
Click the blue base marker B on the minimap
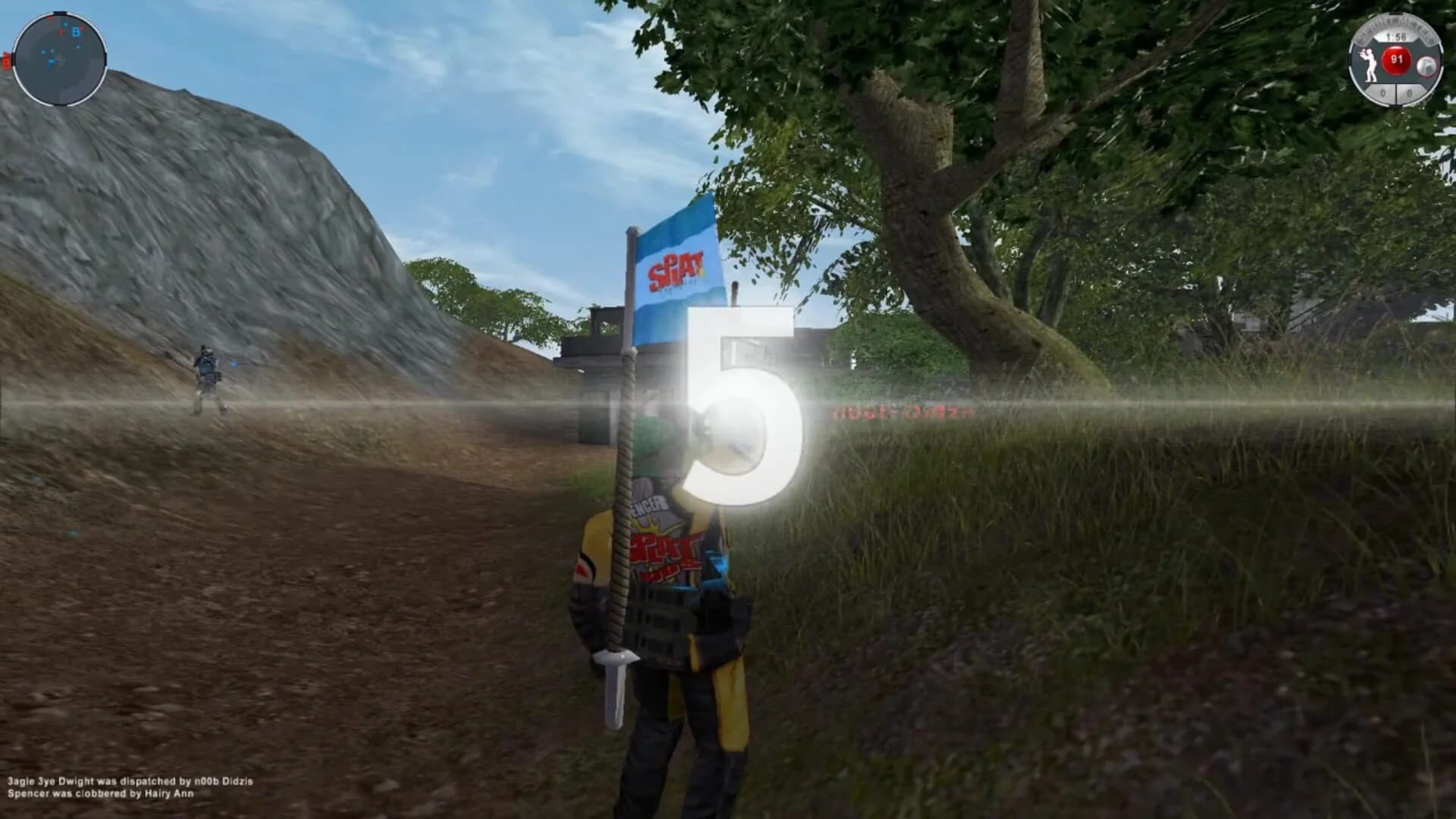[x=77, y=33]
